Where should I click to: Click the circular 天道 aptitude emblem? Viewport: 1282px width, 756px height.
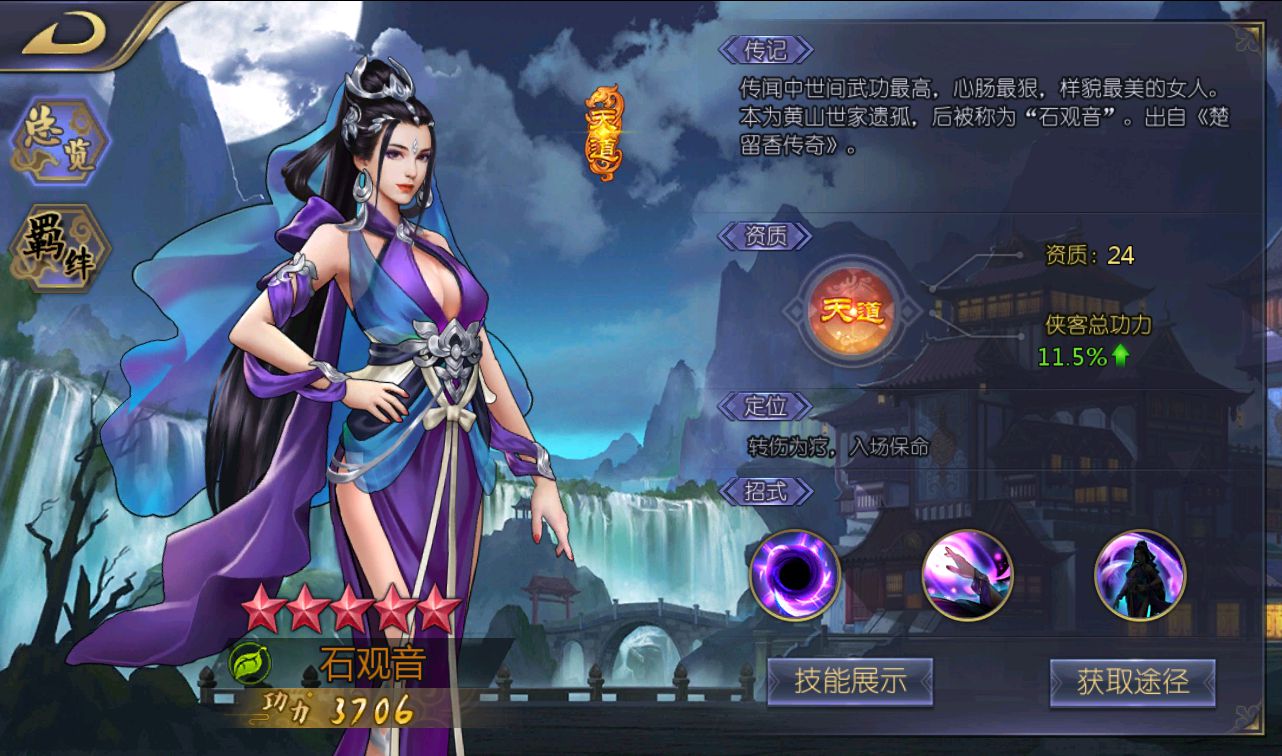pos(849,310)
